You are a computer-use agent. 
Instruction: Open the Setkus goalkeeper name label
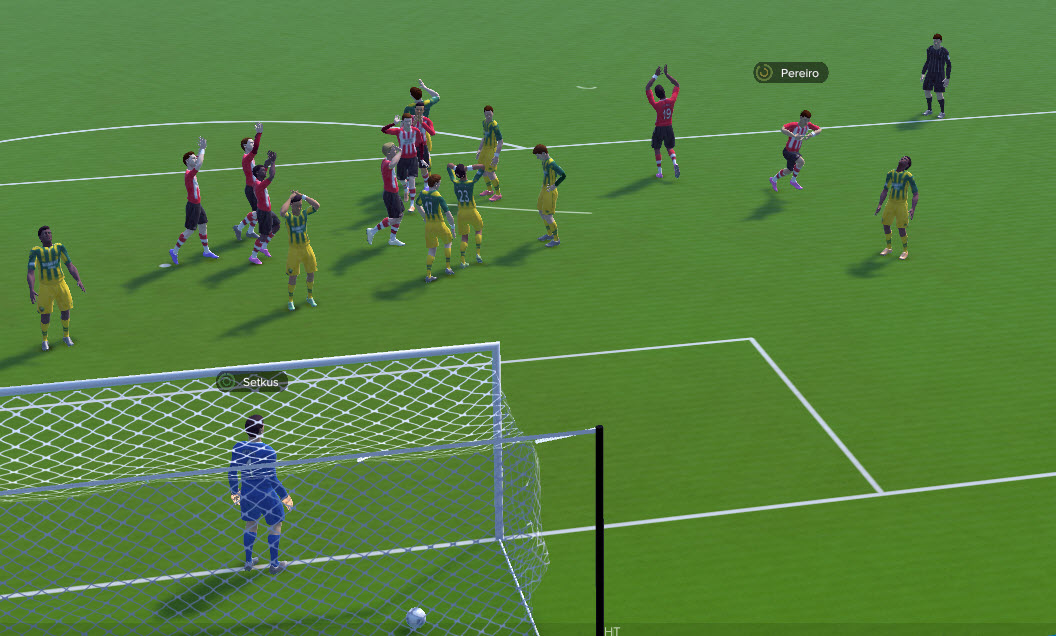point(252,381)
